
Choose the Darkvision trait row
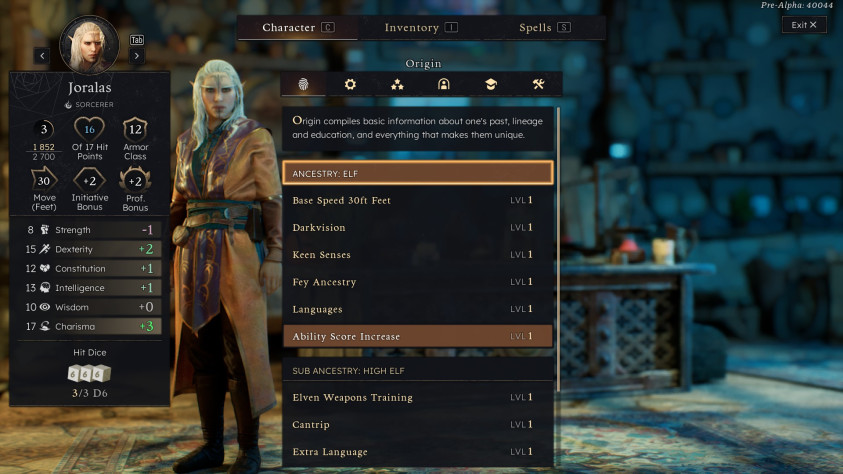(x=417, y=228)
